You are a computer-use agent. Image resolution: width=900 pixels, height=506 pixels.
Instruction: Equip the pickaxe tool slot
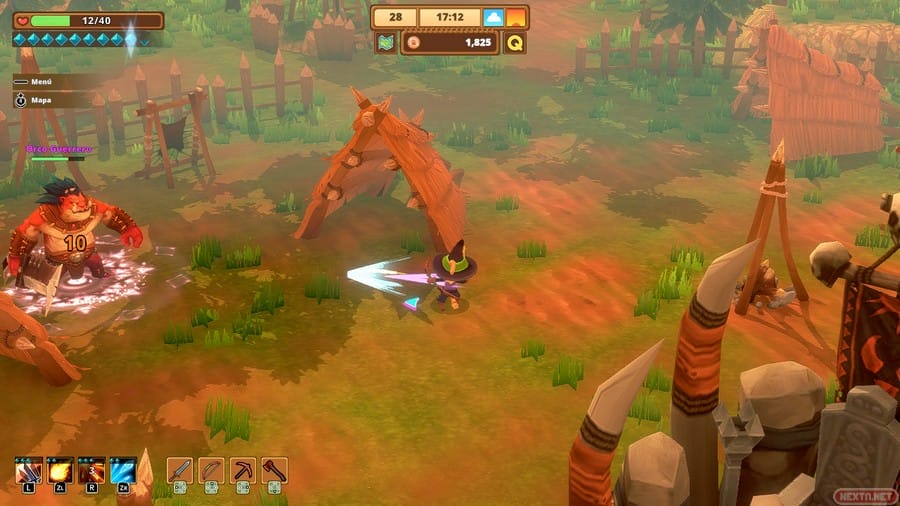(x=243, y=470)
